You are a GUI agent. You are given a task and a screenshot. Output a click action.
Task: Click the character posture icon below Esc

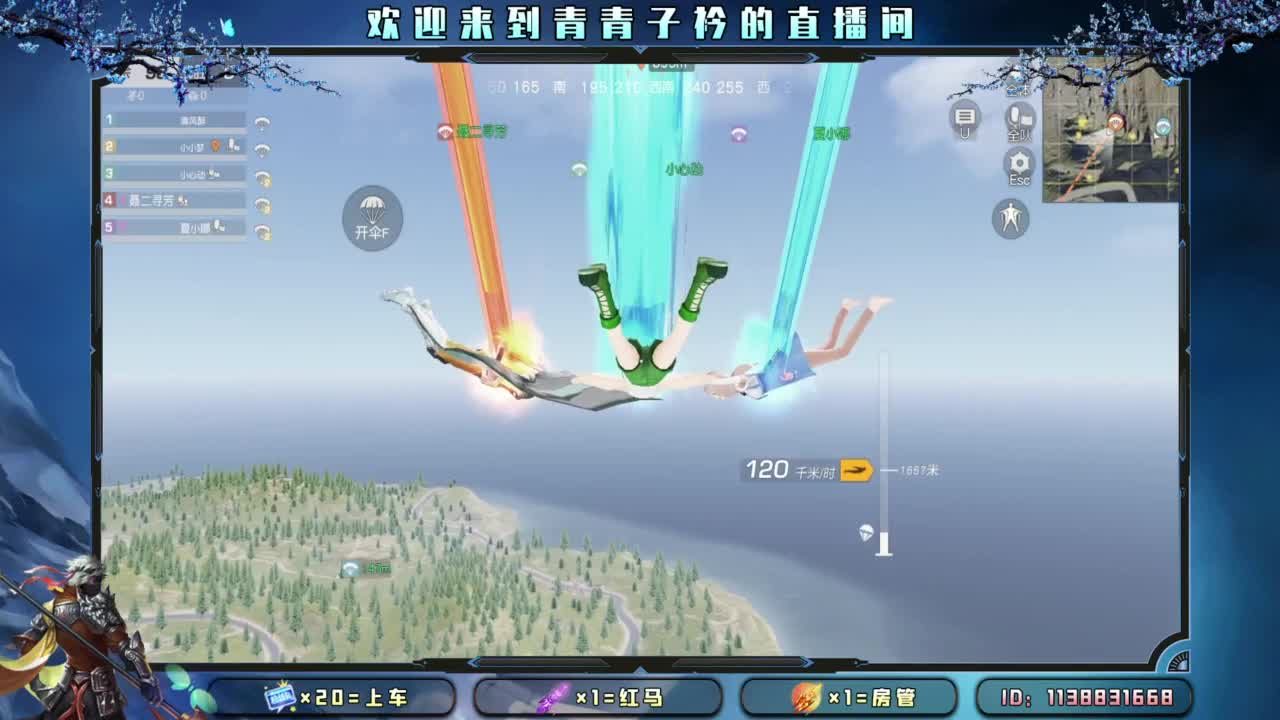point(1009,219)
